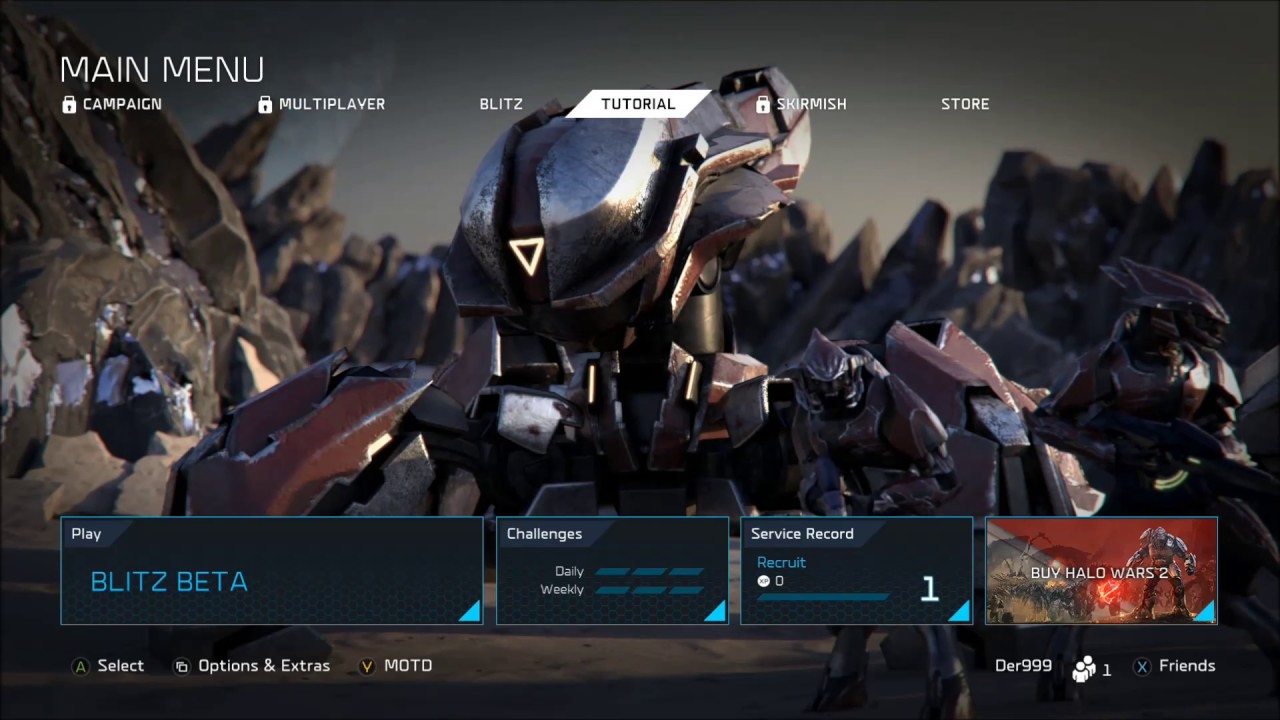The image size is (1280, 720).
Task: Launch Blitz Beta from the Play panel
Action: (272, 571)
